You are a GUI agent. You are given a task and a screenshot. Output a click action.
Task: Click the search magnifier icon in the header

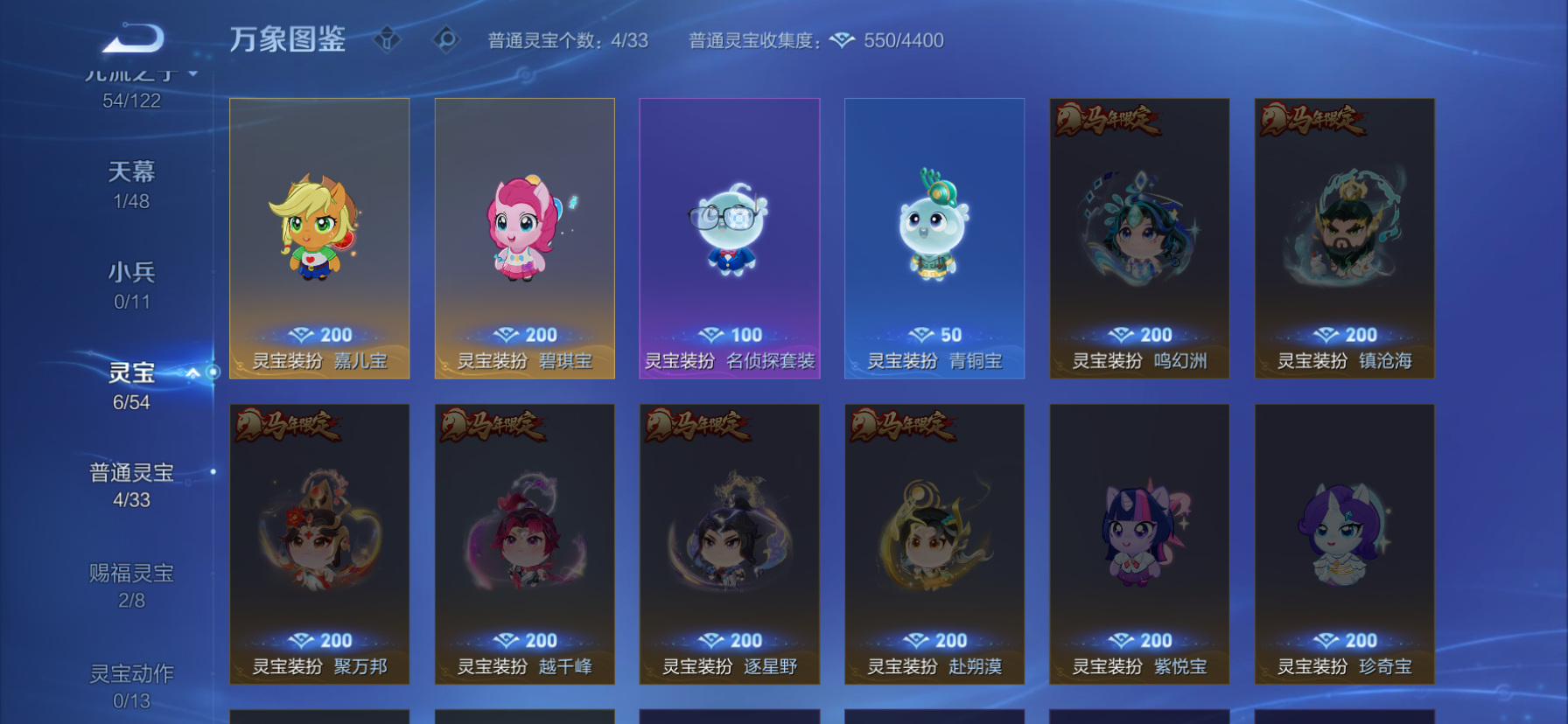click(447, 38)
